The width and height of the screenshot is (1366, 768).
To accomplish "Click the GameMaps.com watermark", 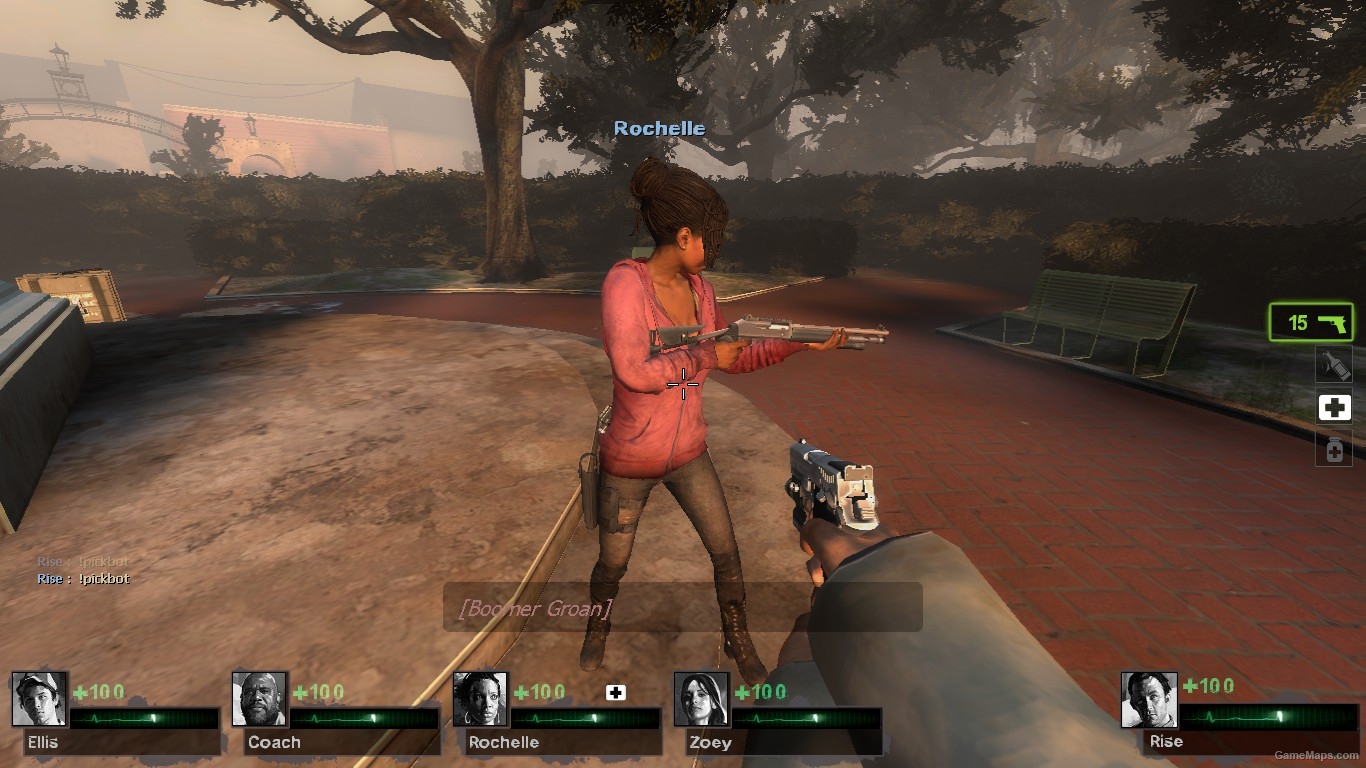I will (1318, 756).
